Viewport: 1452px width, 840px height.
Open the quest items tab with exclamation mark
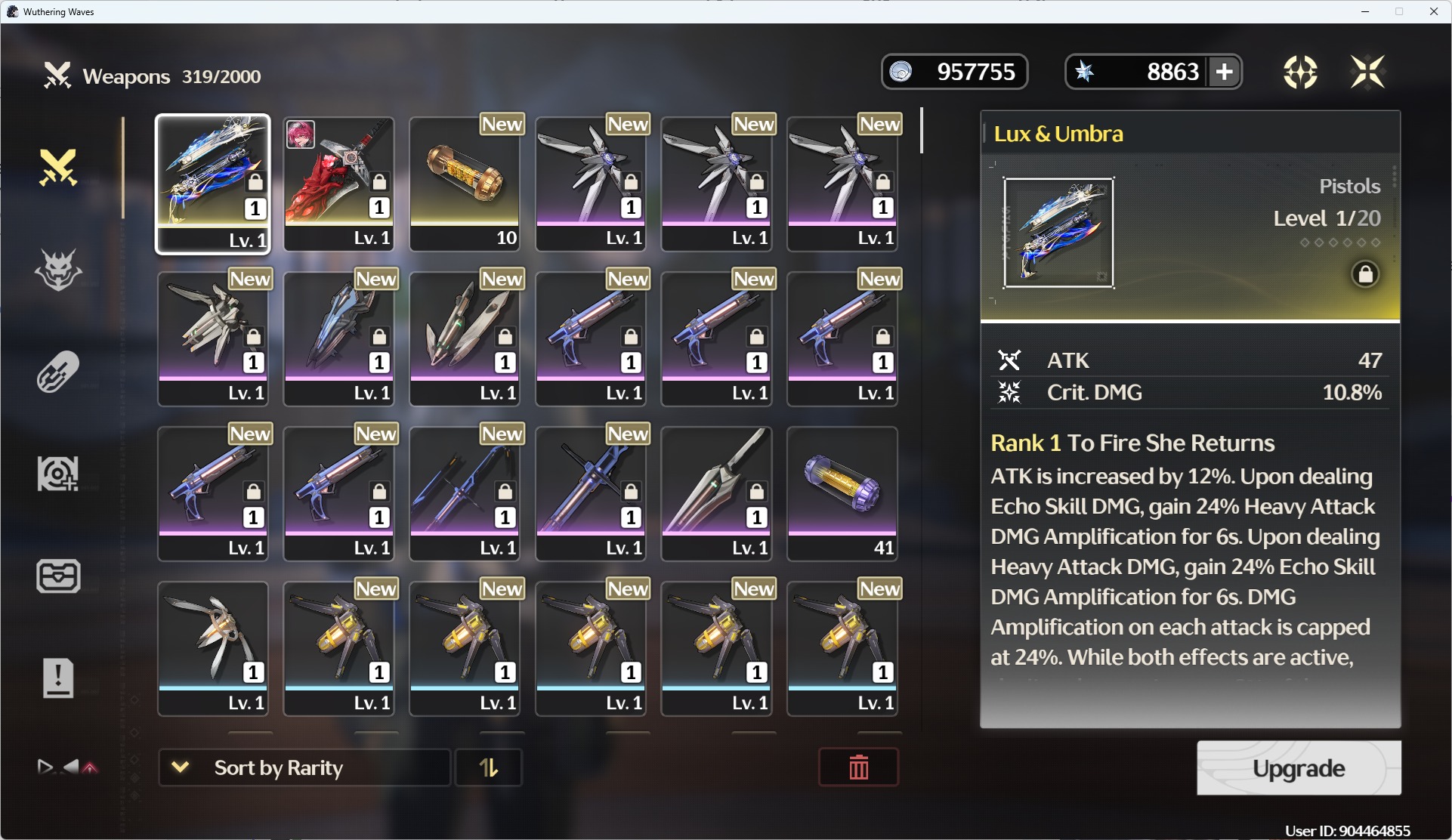(x=58, y=678)
